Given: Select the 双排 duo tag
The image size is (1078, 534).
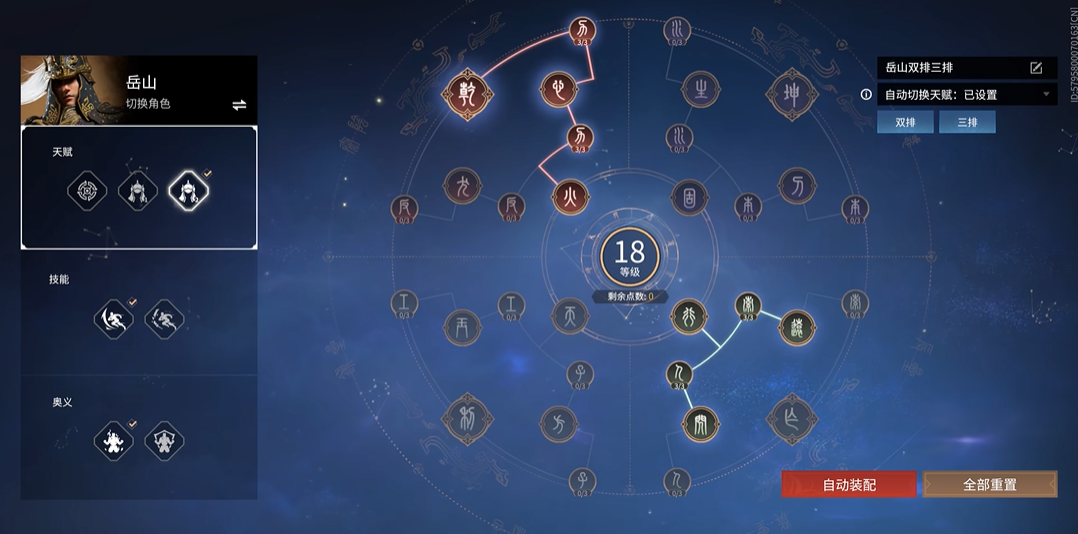Looking at the screenshot, I should pos(905,122).
